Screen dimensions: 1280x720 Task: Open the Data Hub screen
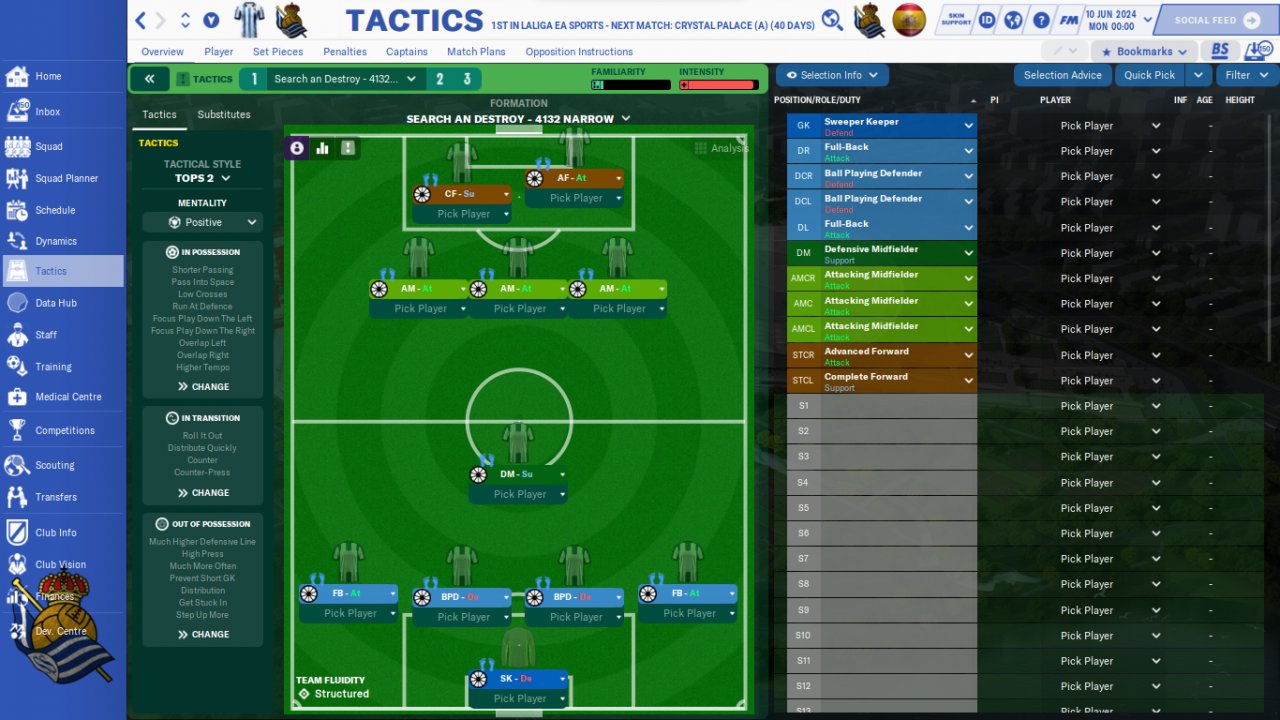click(x=55, y=303)
